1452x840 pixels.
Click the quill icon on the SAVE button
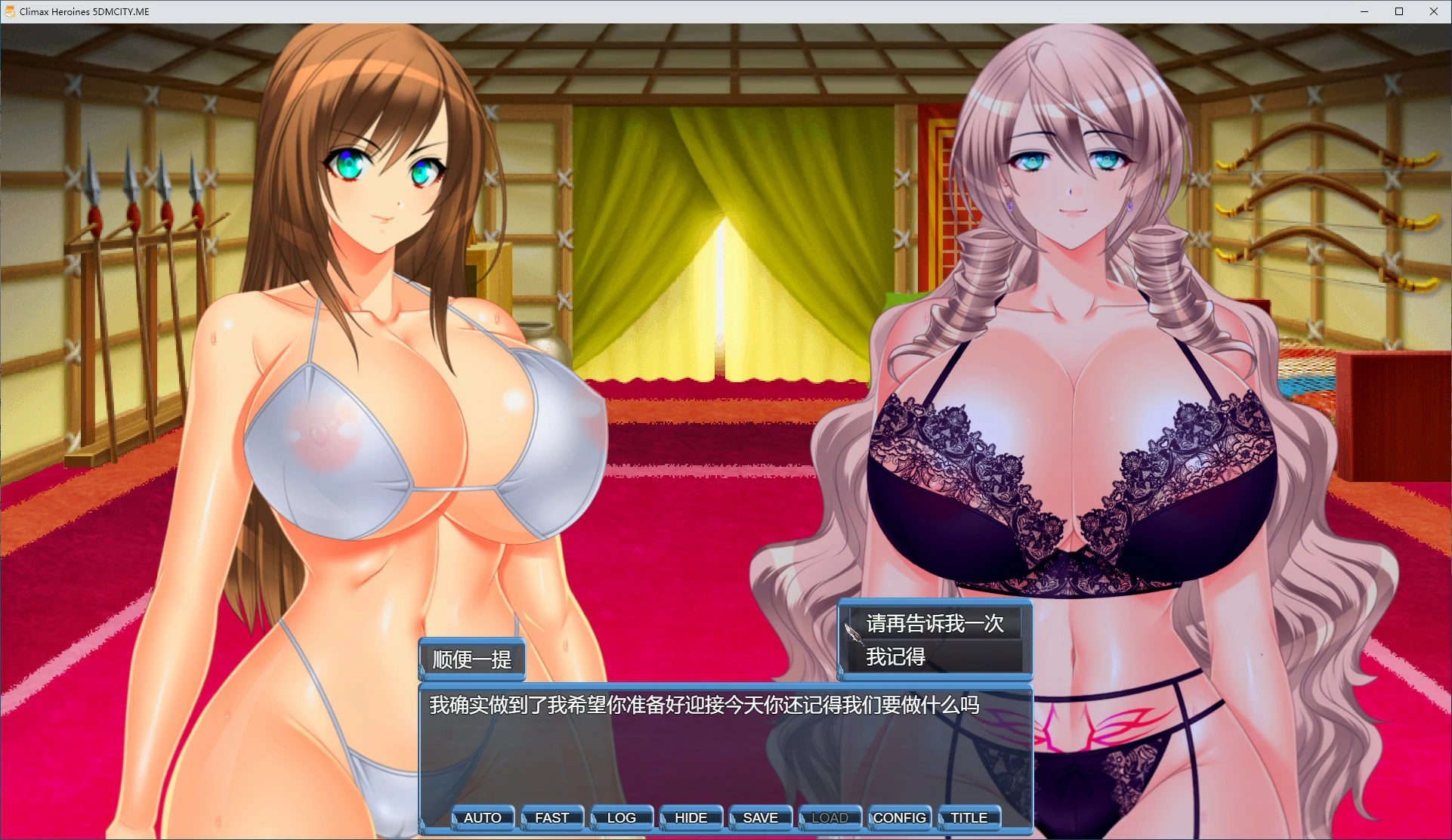point(734,820)
